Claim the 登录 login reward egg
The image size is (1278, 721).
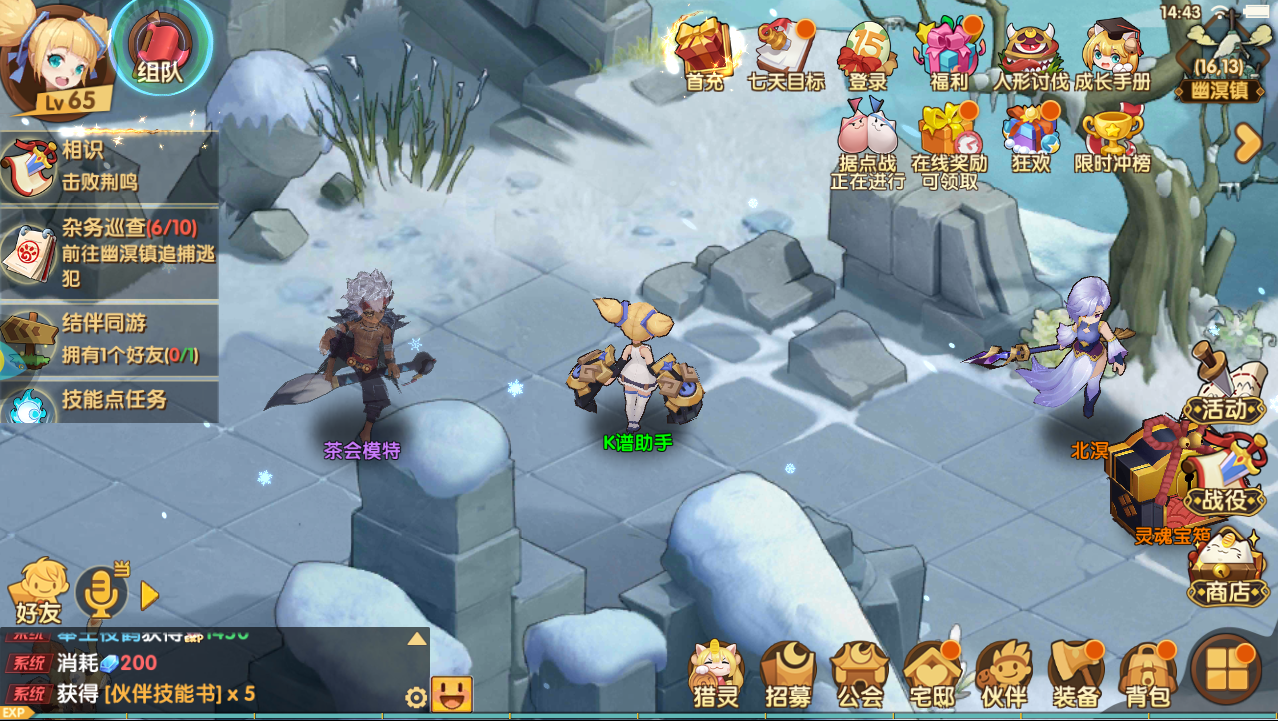(x=866, y=55)
